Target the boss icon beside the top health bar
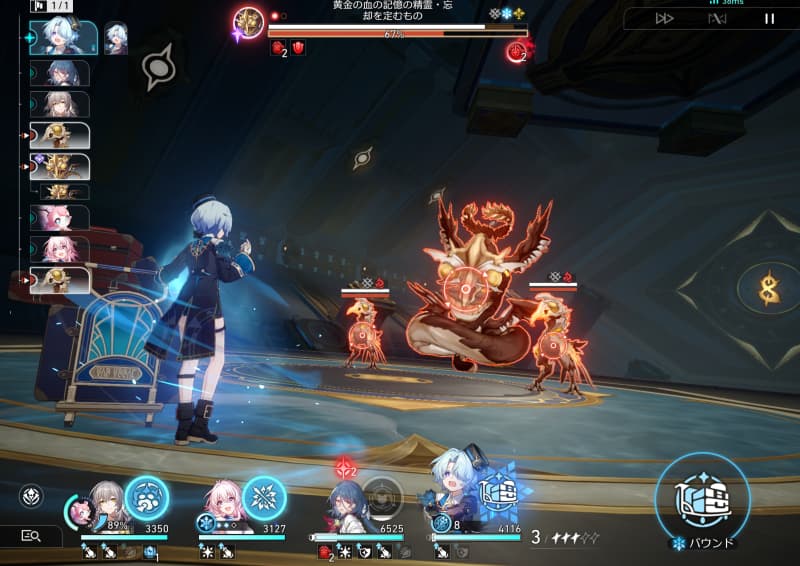The image size is (800, 566). [247, 23]
